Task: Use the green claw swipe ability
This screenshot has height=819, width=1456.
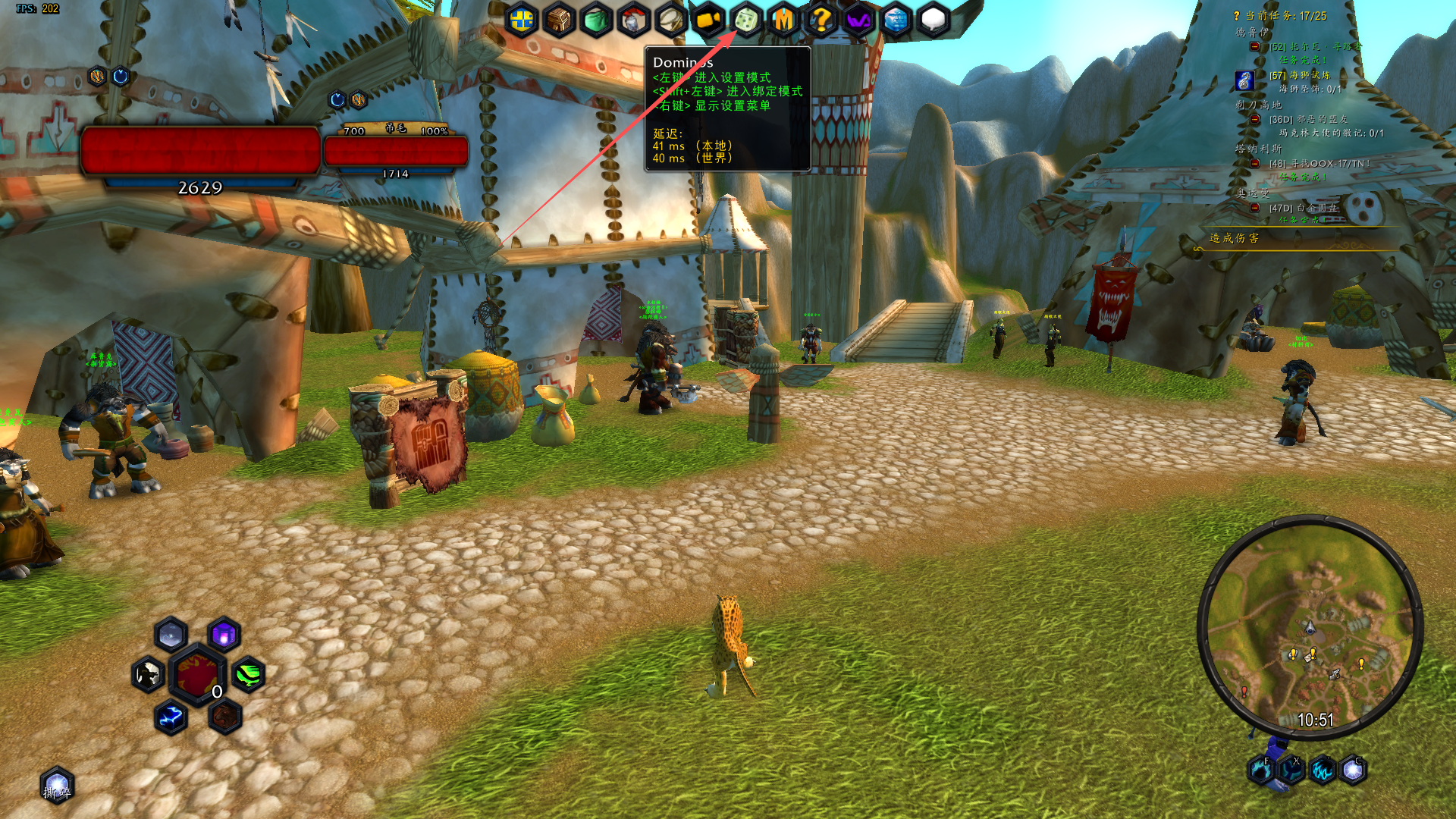Action: [x=248, y=674]
